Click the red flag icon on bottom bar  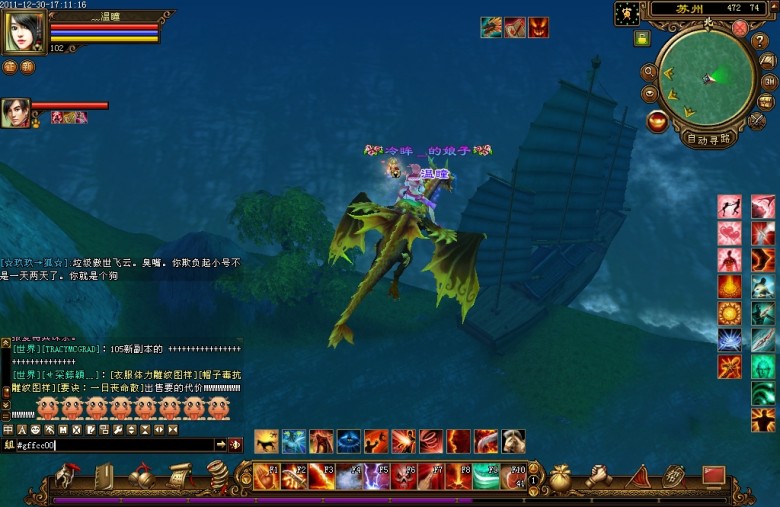tap(713, 475)
